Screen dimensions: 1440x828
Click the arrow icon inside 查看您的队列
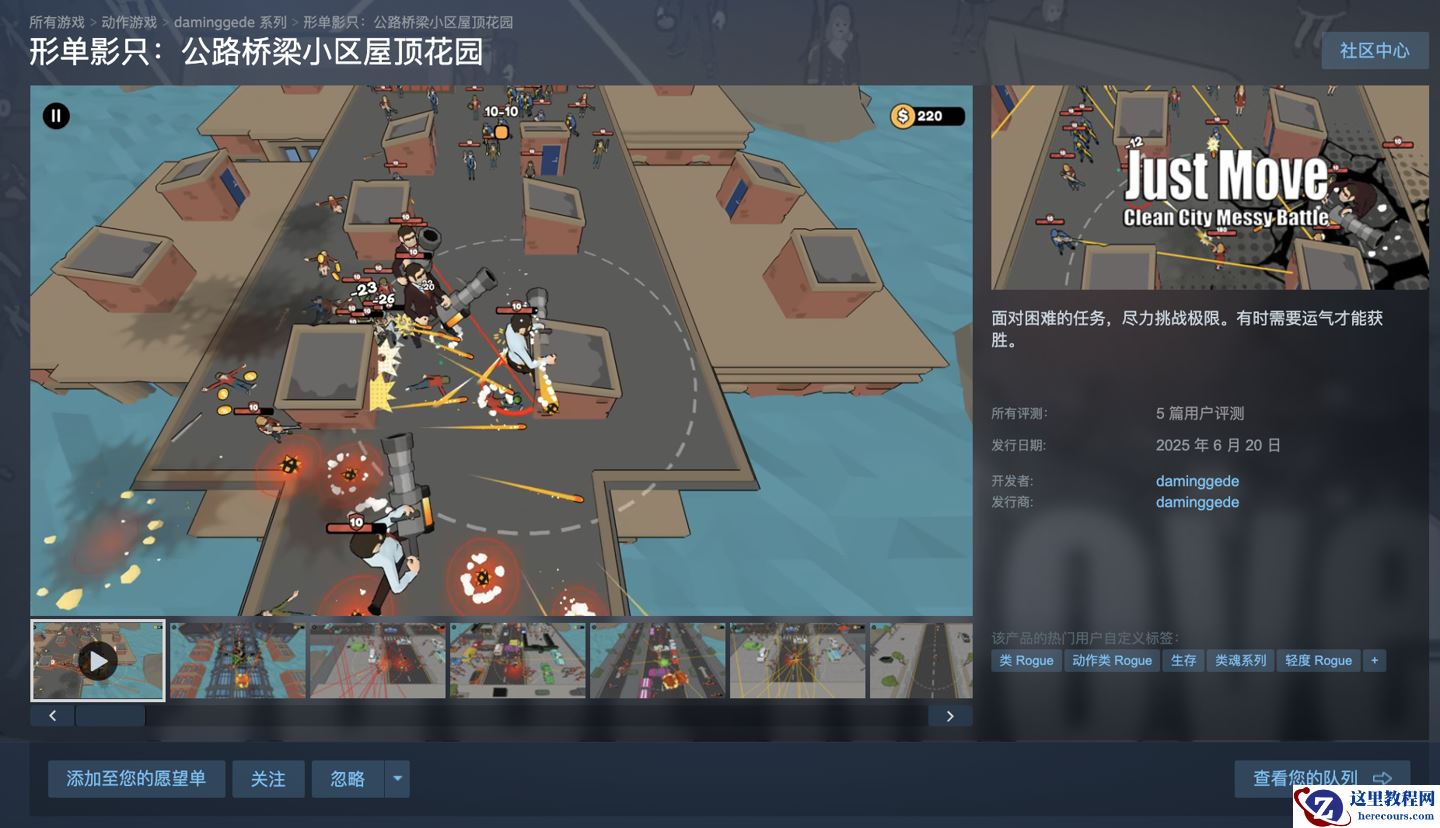click(x=1384, y=778)
